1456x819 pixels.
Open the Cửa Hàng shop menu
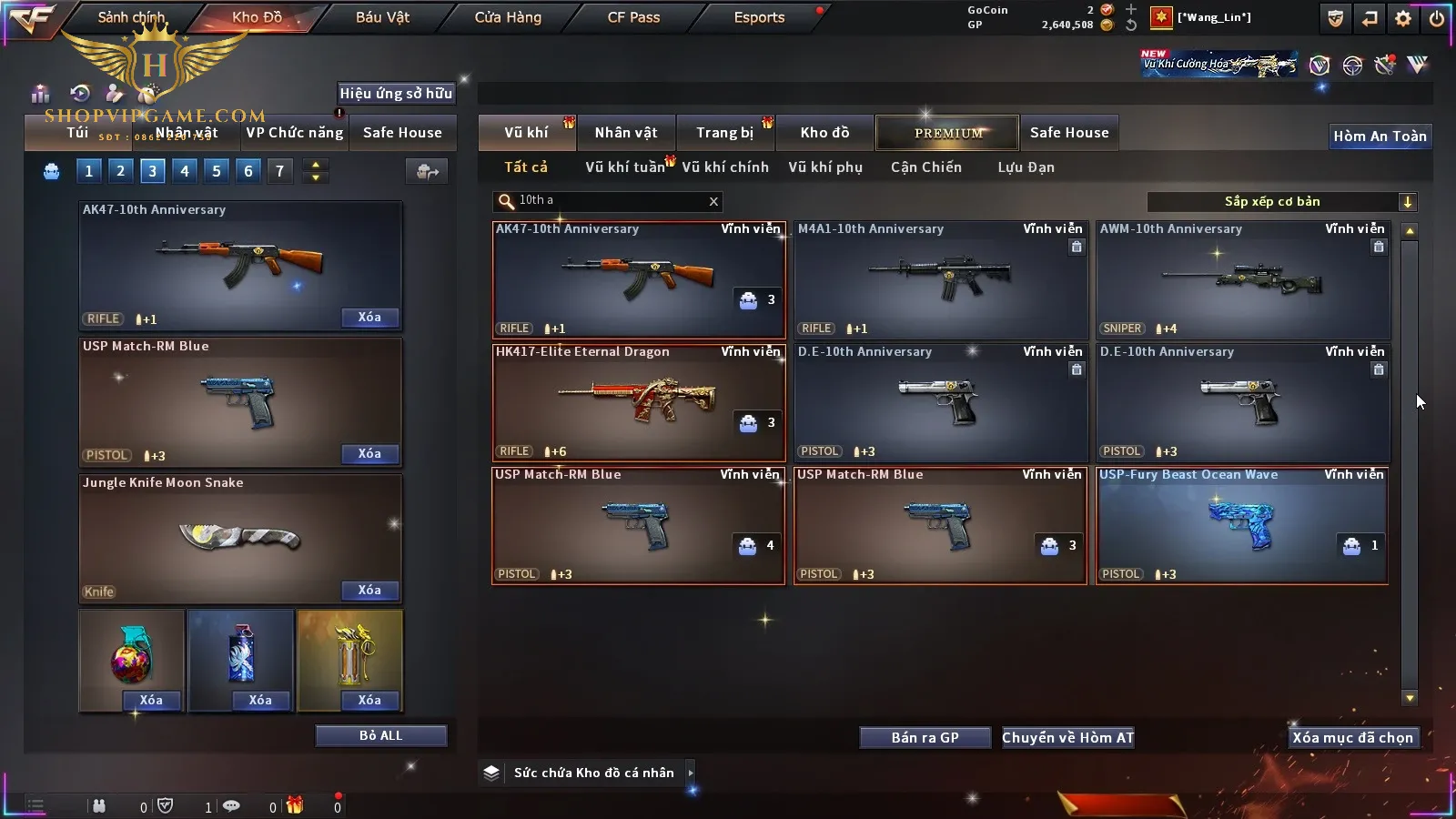[508, 17]
